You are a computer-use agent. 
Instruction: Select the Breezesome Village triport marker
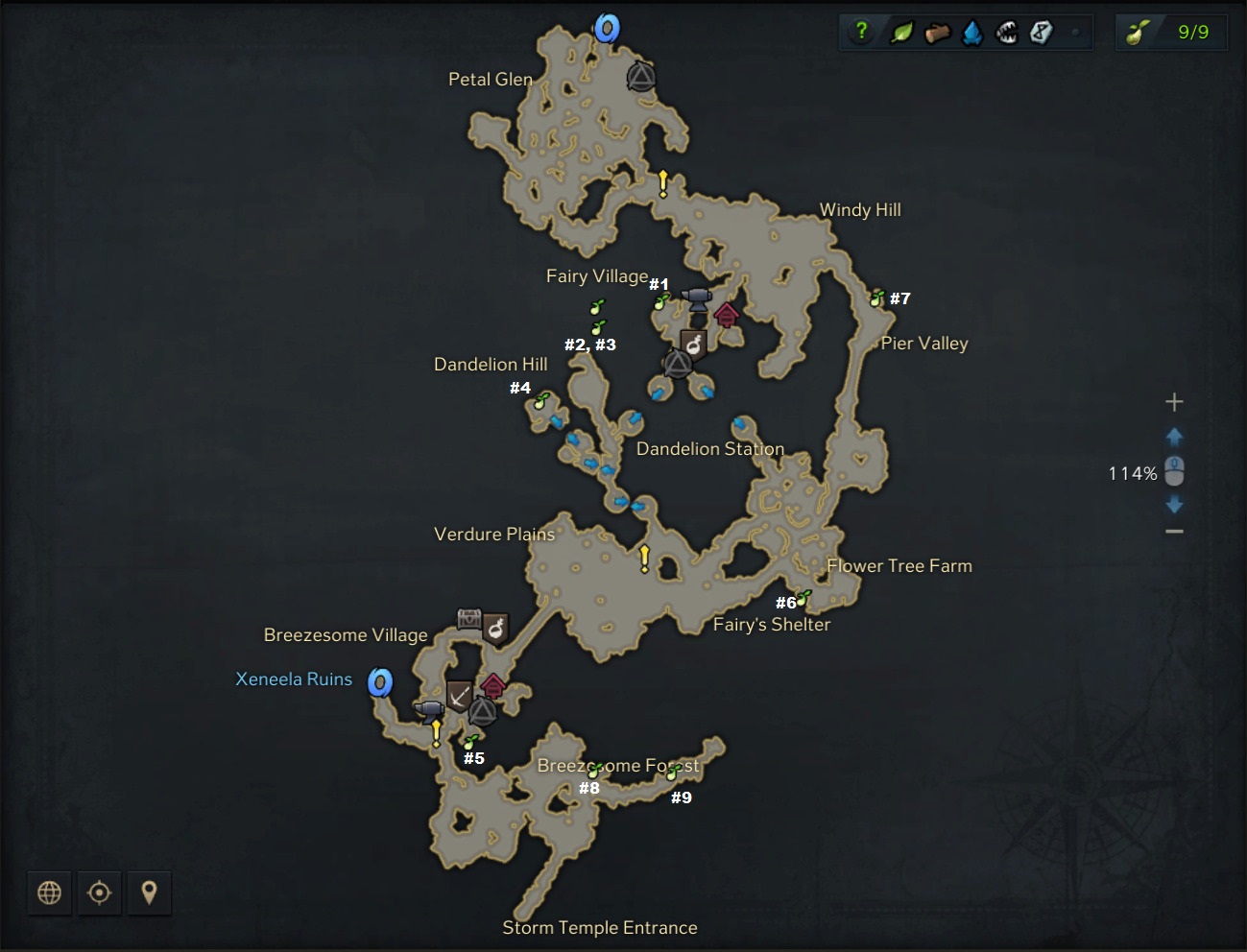482,711
